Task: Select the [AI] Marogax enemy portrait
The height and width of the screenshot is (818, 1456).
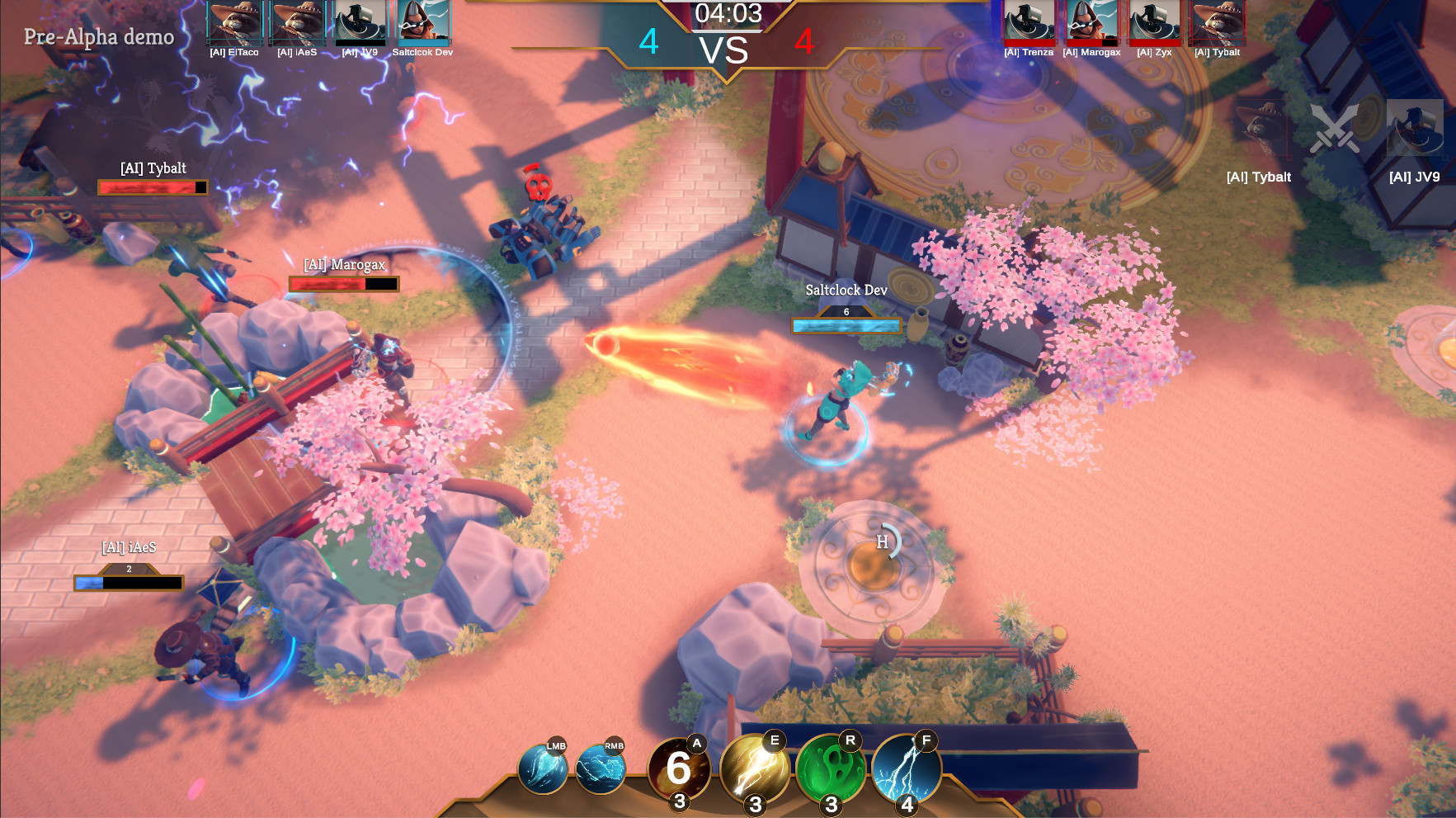Action: (x=1091, y=22)
